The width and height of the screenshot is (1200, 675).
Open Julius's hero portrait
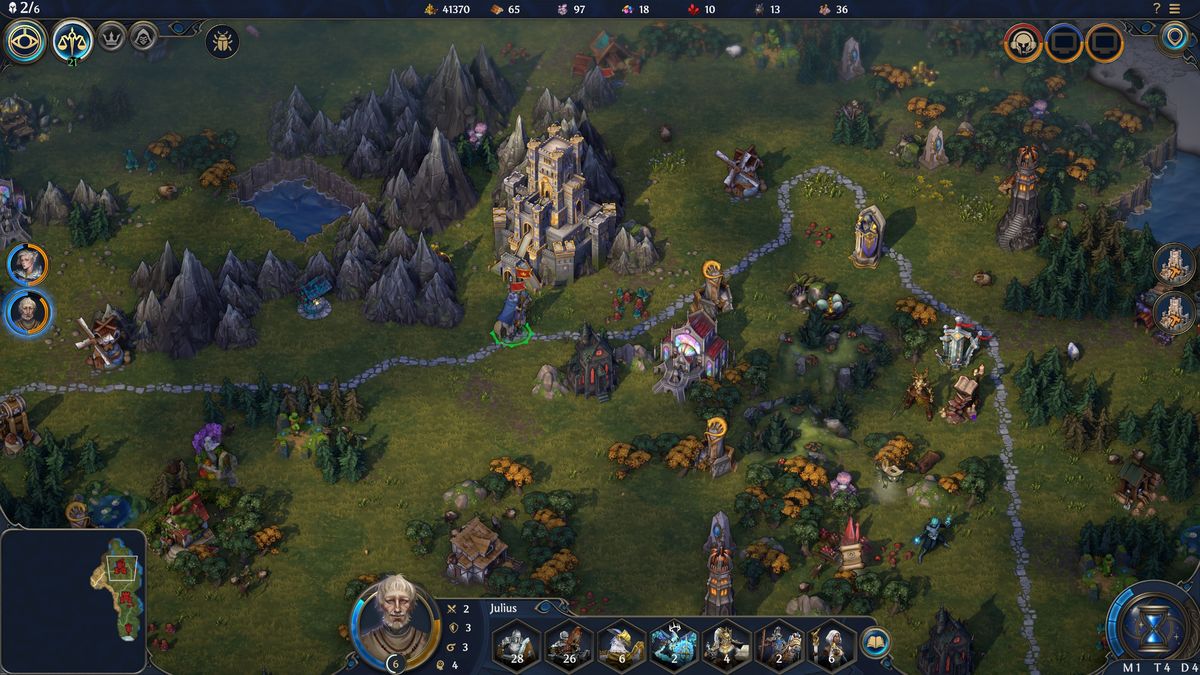pos(396,621)
